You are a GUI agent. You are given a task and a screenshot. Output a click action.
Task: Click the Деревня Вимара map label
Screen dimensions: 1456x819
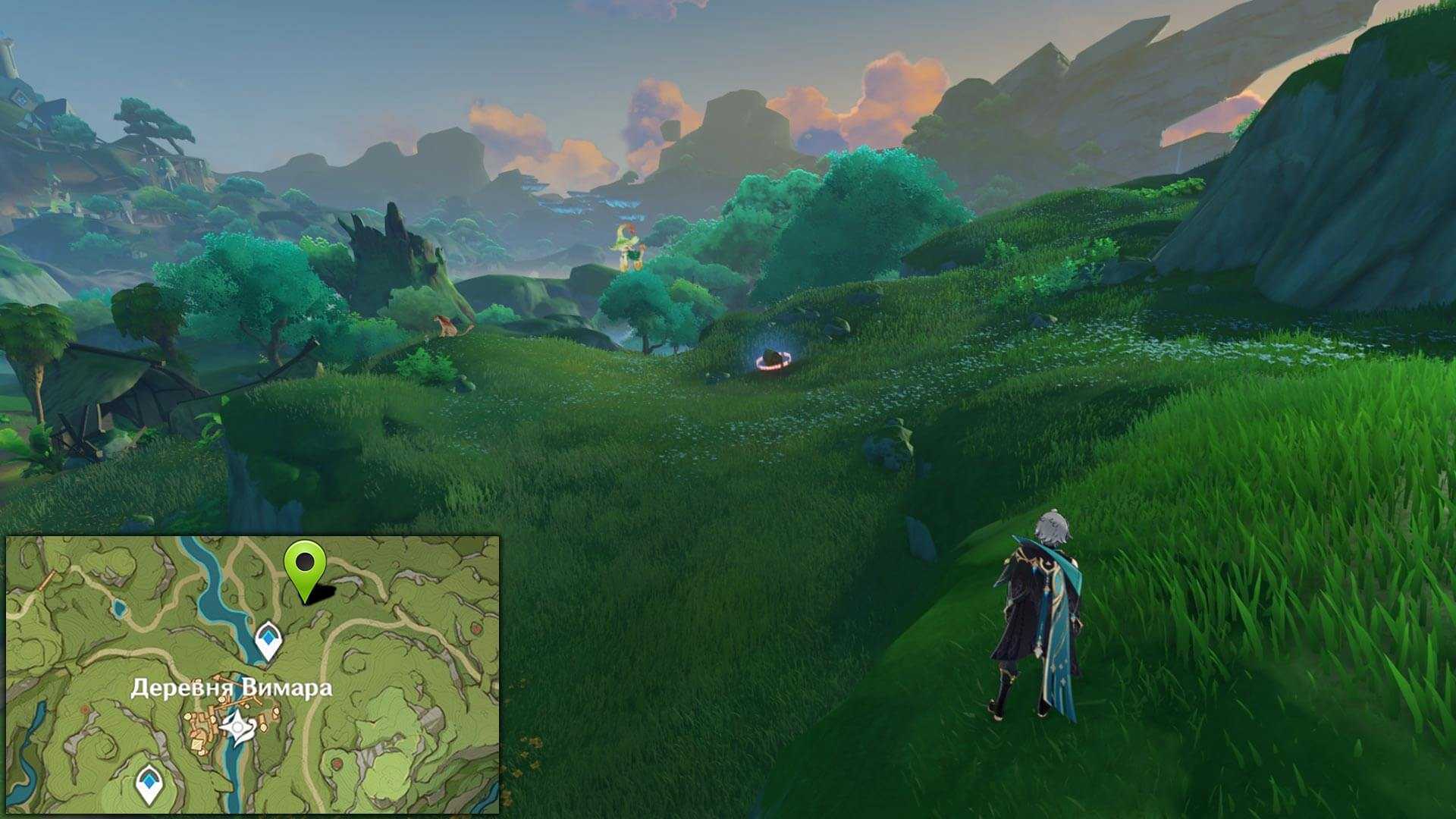tap(231, 688)
